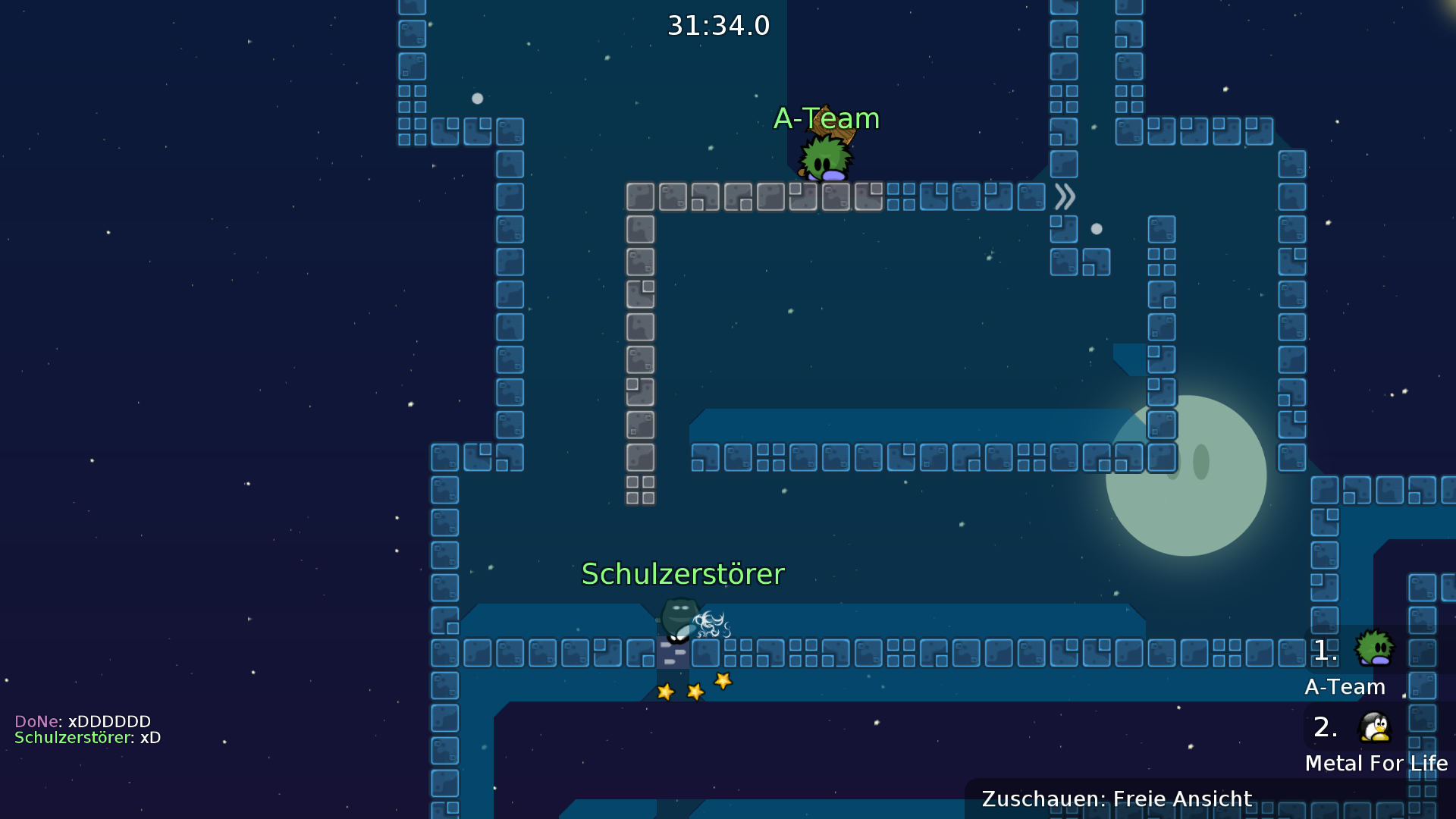Click the leftmost golden star emote
1456x819 pixels.
pos(665,691)
